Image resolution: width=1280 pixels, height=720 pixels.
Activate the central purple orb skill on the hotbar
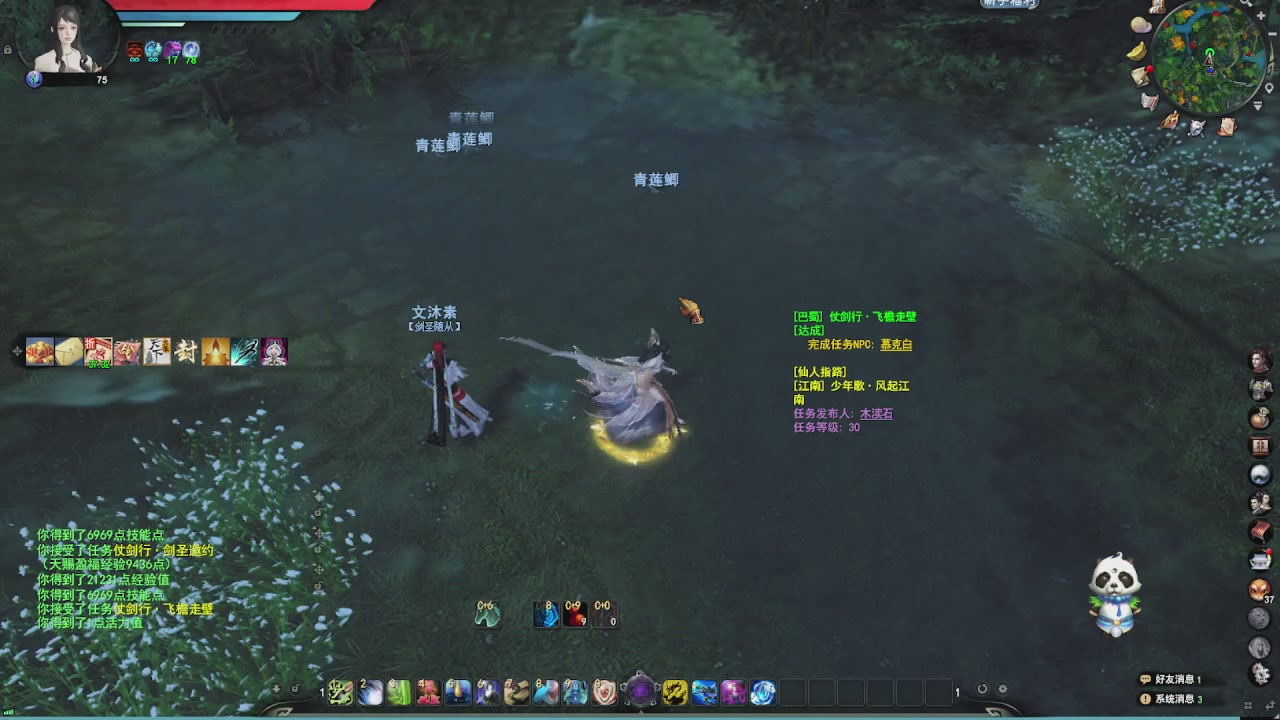click(640, 690)
